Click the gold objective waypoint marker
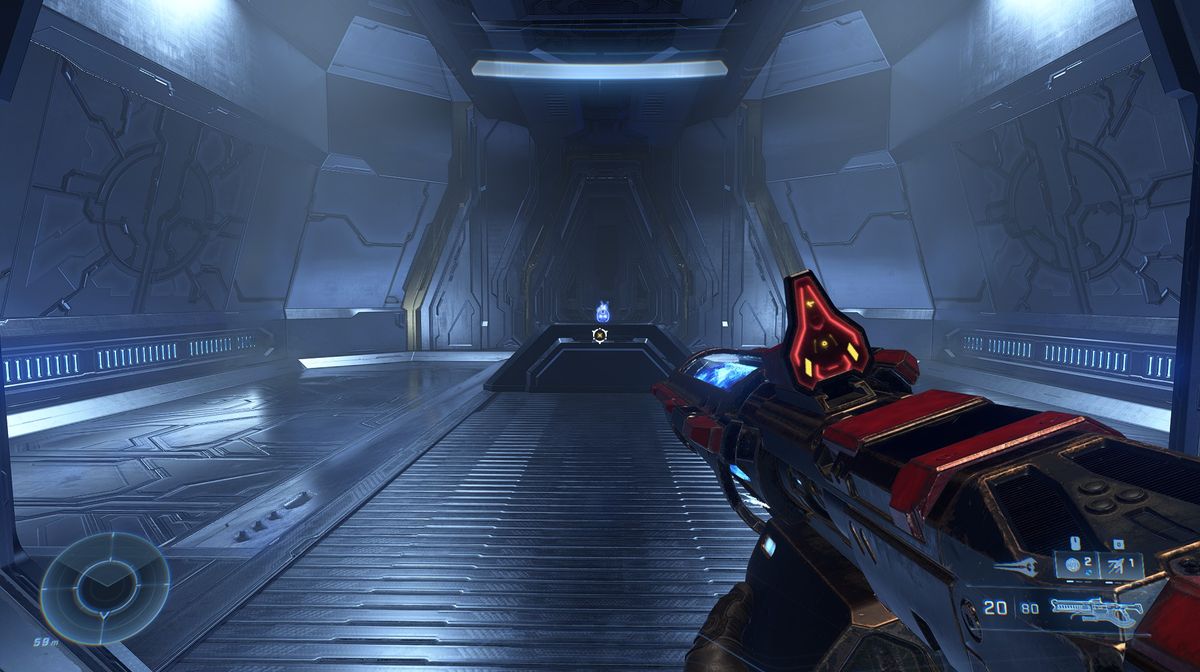1200x672 pixels. pos(600,336)
